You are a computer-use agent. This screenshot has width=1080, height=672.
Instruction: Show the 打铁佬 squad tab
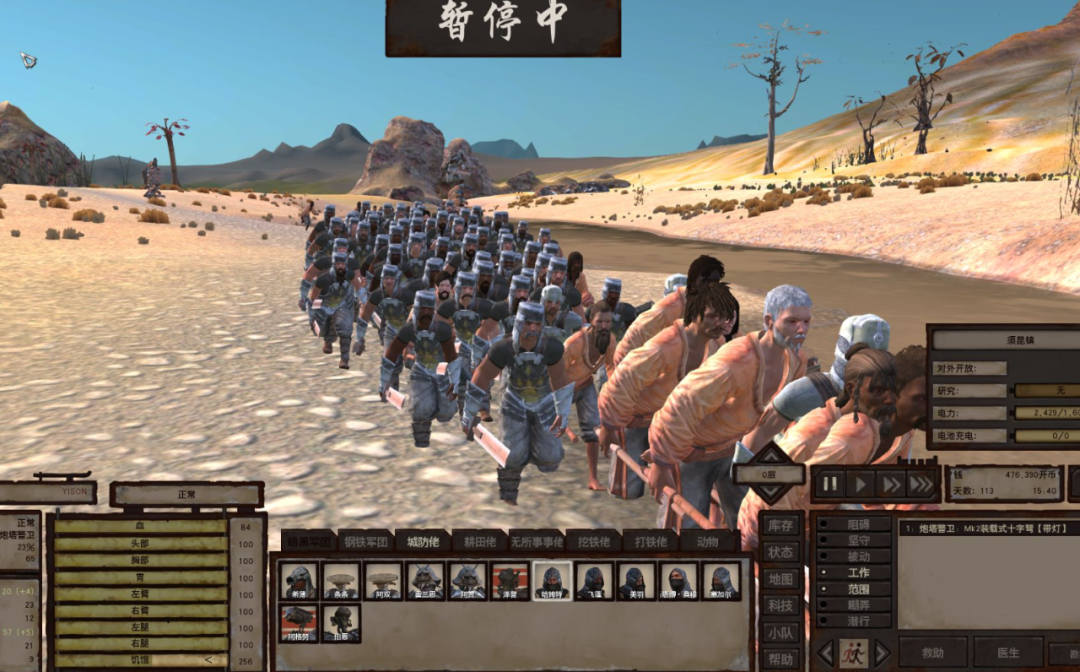651,541
